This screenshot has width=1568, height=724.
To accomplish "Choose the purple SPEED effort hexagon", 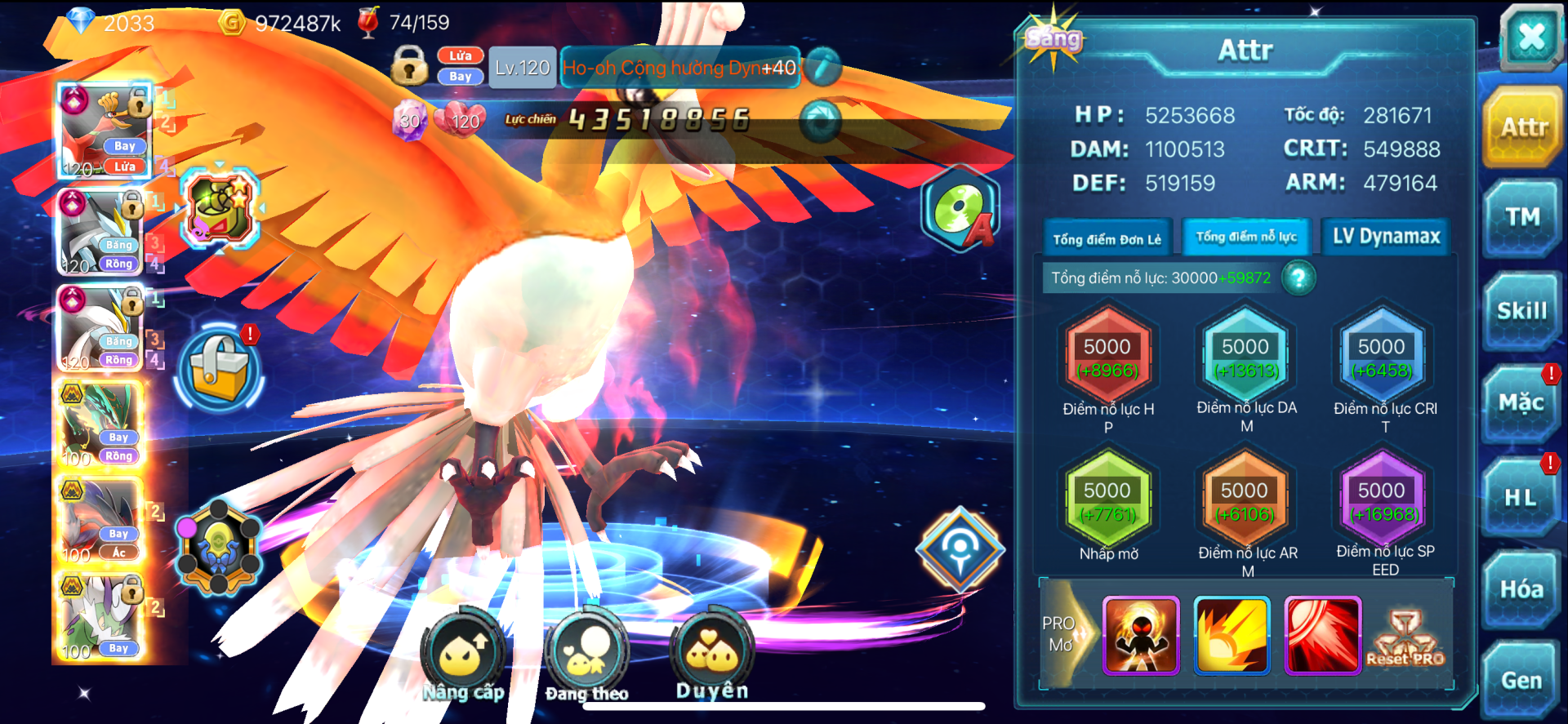I will (x=1381, y=501).
